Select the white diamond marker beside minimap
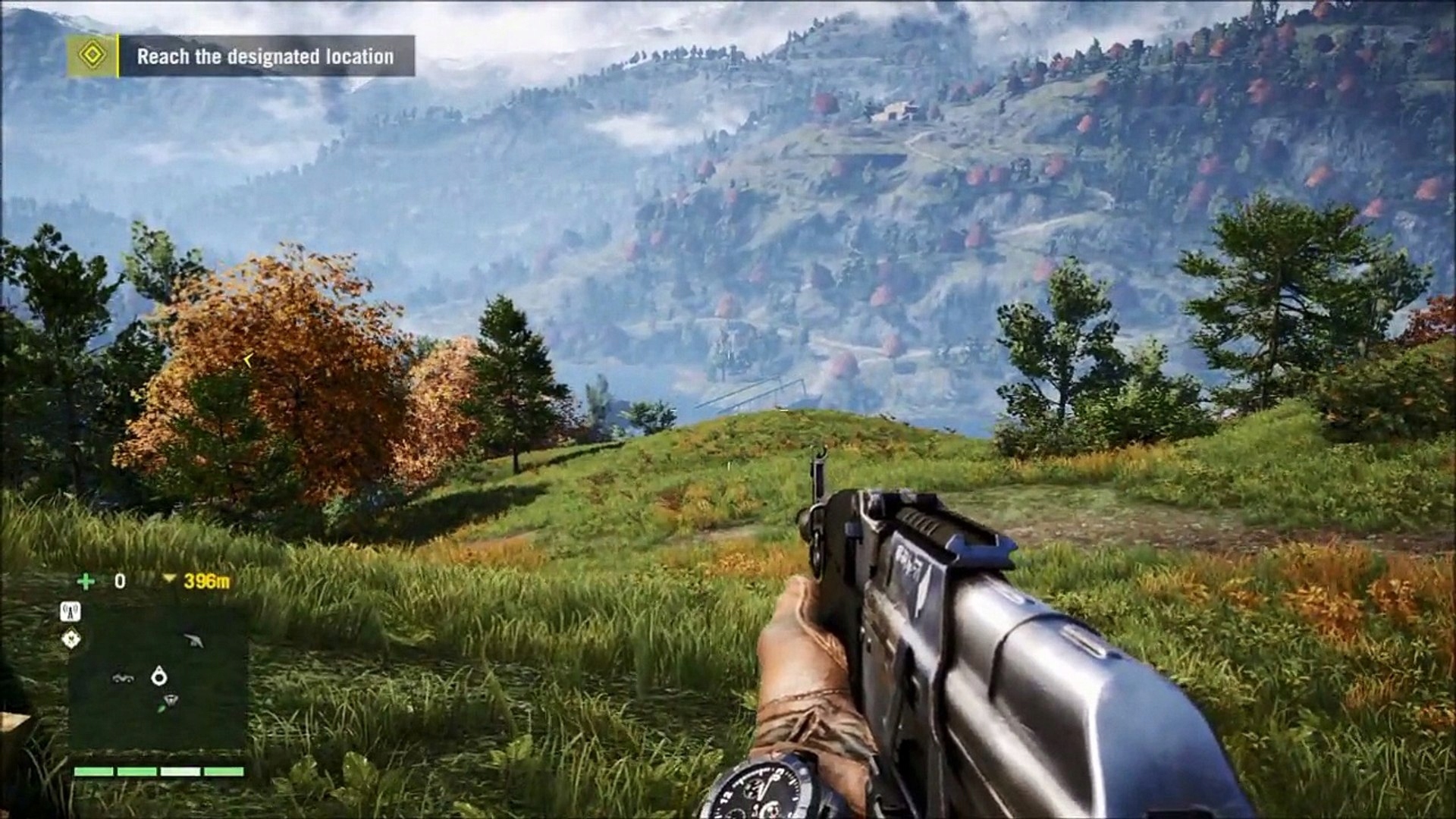 pos(71,639)
